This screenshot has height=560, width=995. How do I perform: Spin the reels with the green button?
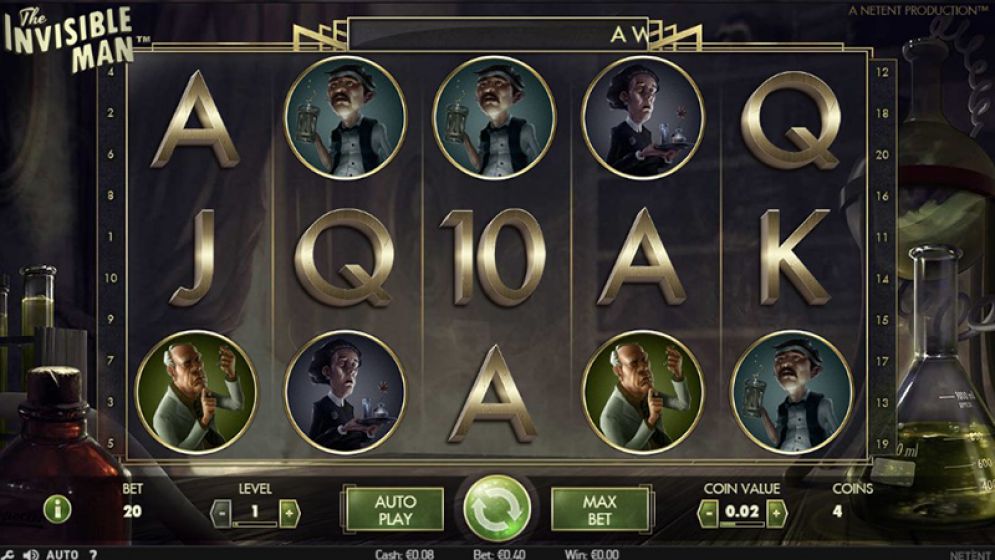pos(497,508)
